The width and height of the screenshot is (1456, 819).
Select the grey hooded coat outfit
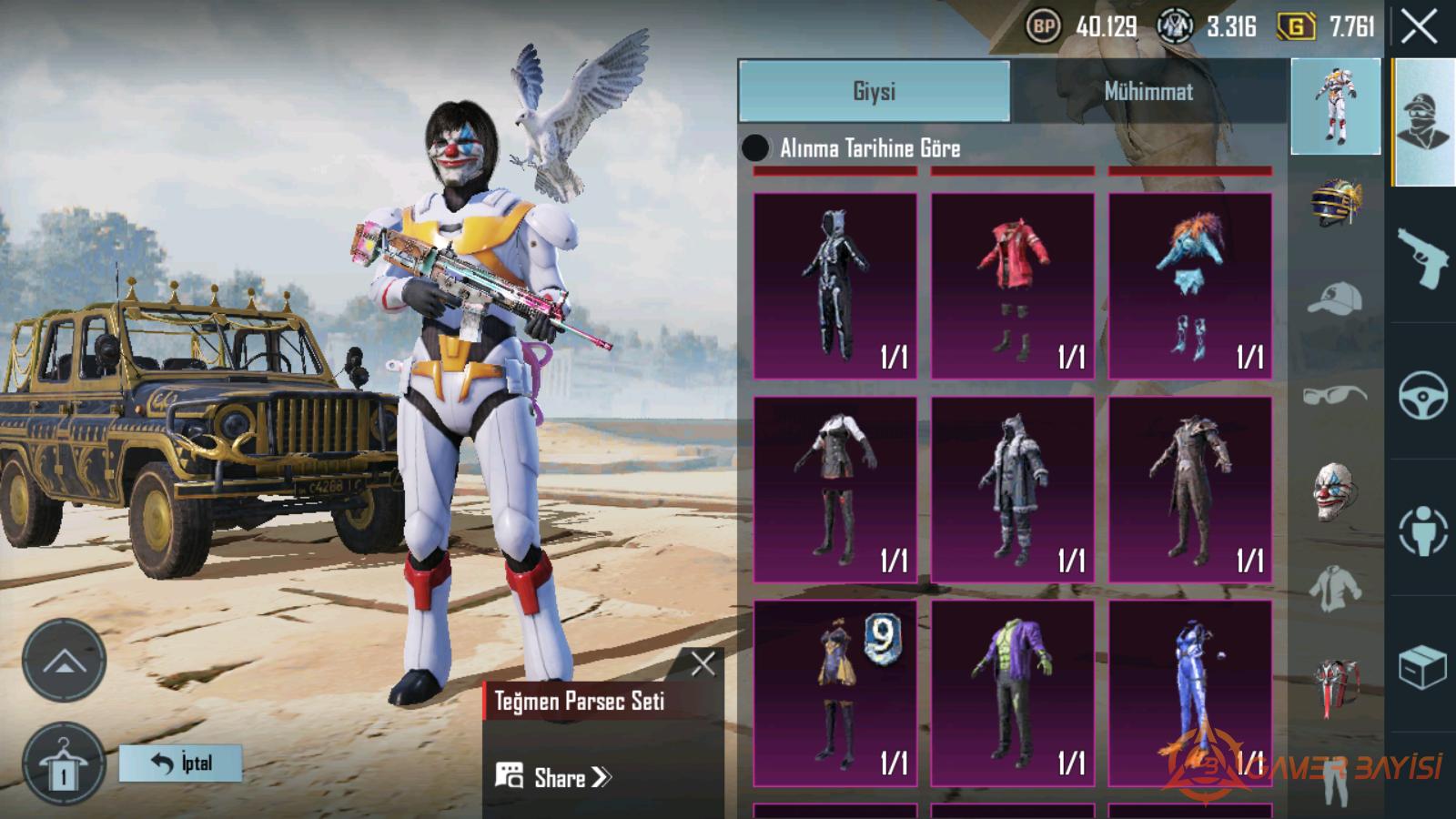click(1012, 489)
